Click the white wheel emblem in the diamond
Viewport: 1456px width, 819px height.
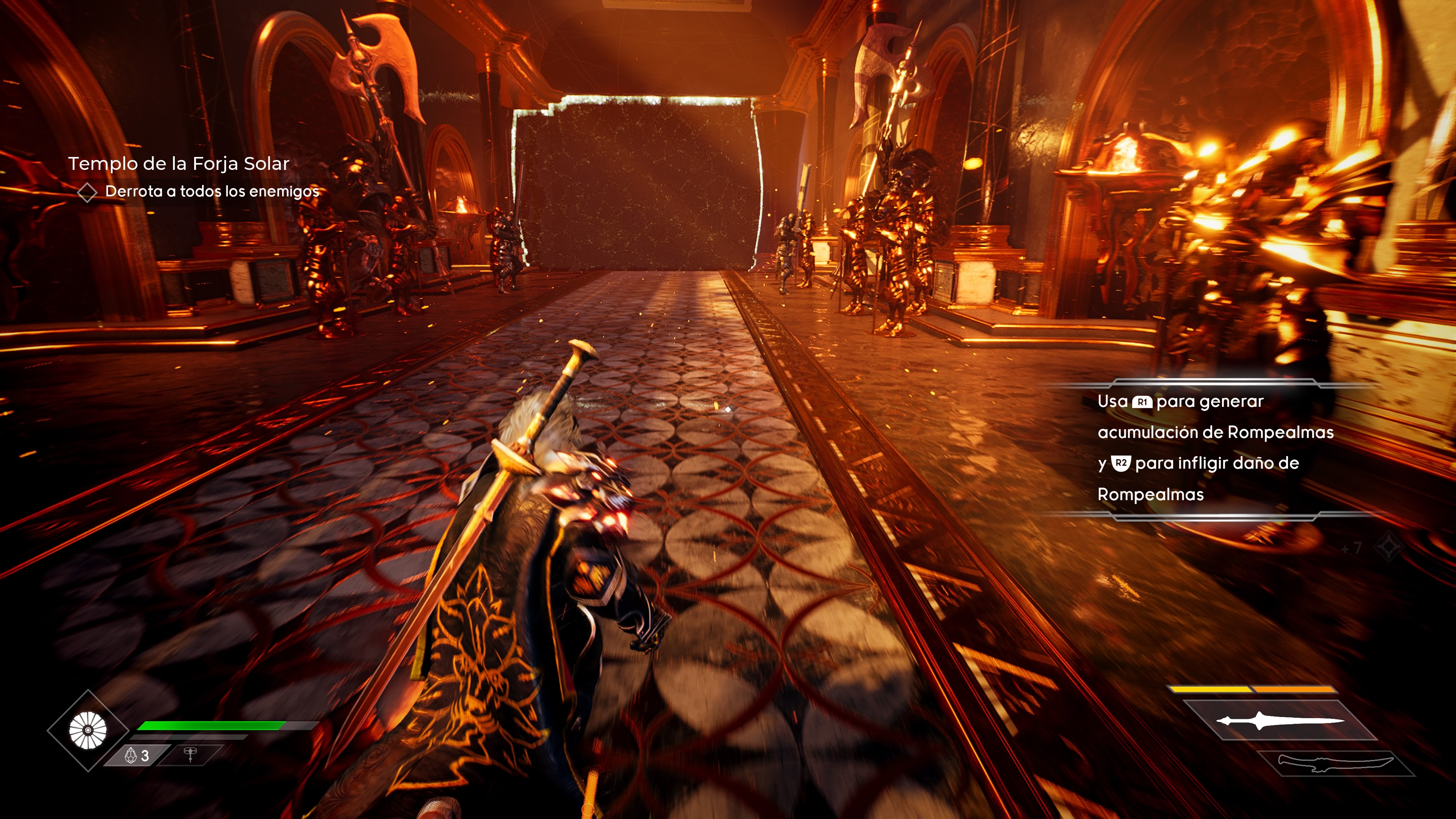[88, 730]
